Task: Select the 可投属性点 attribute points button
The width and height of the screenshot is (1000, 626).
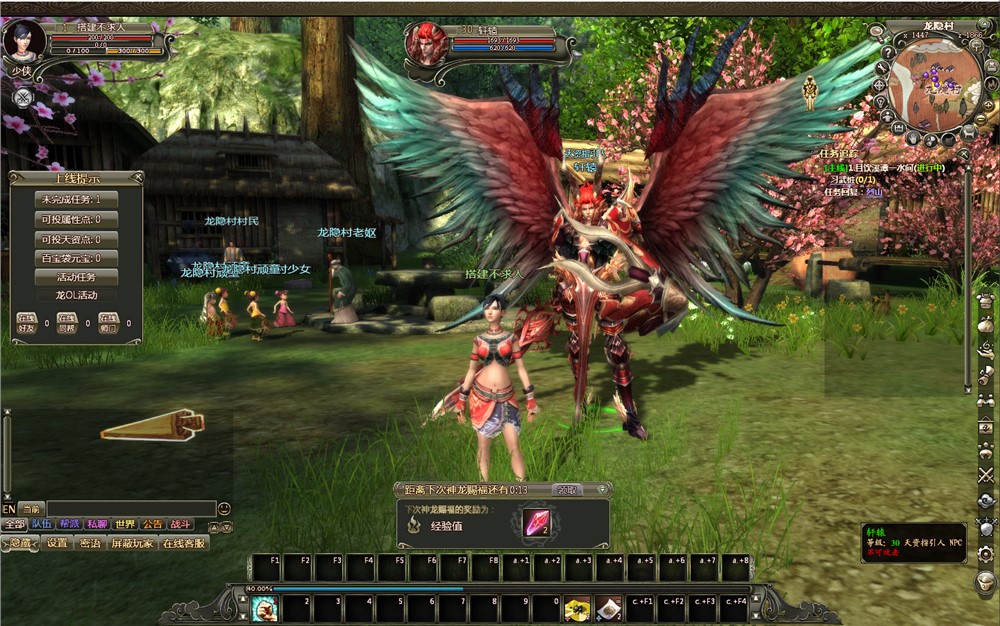Action: pyautogui.click(x=76, y=219)
